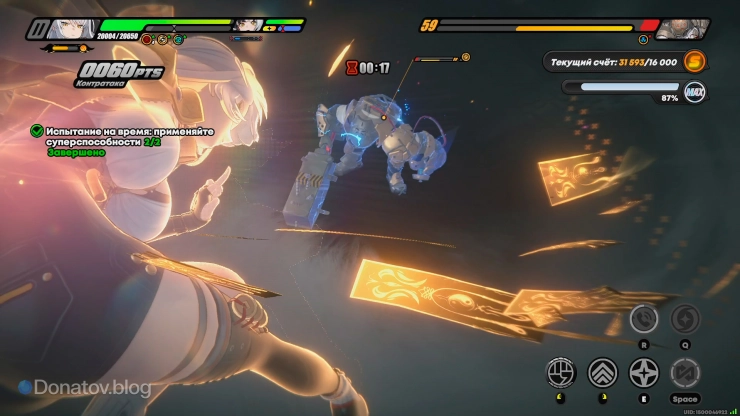Click the orange S rank badge
Screen dimensions: 740x416
(695, 62)
